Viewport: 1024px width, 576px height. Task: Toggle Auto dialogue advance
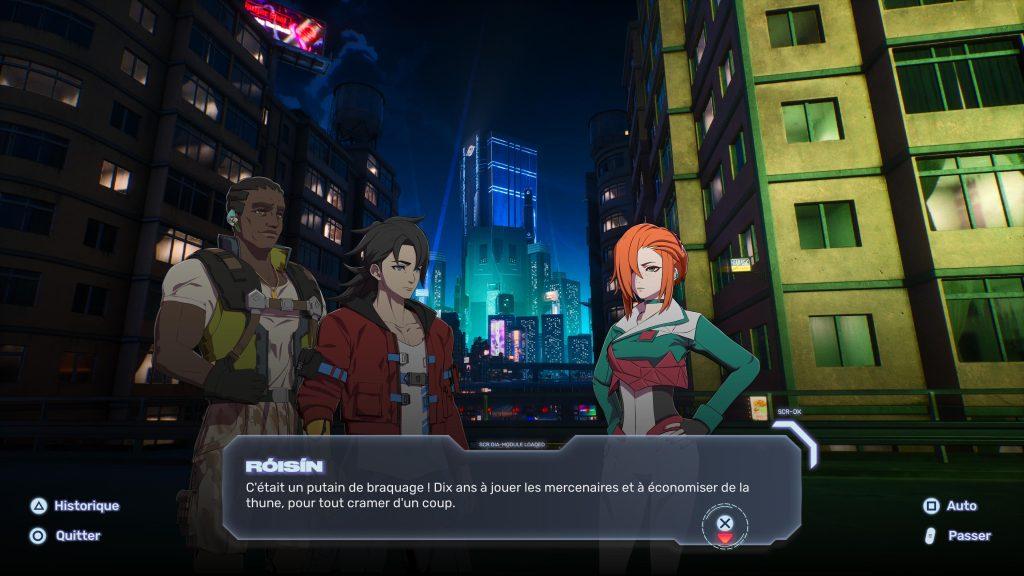(x=950, y=506)
